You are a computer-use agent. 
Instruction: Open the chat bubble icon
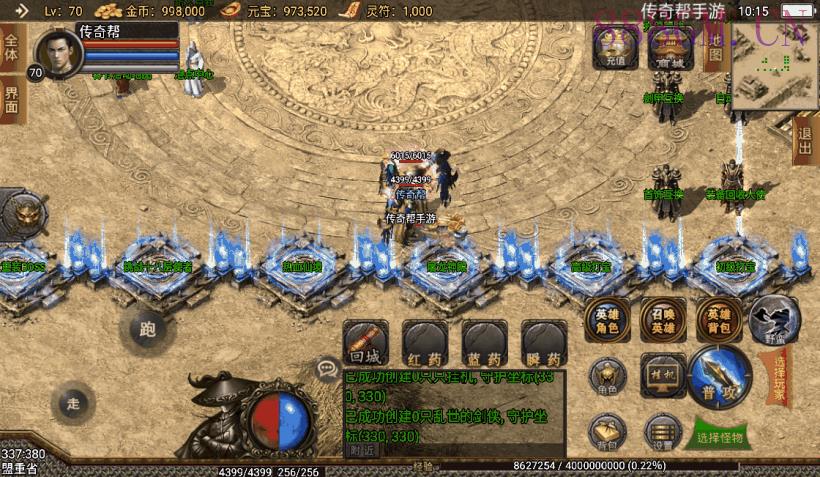[327, 369]
